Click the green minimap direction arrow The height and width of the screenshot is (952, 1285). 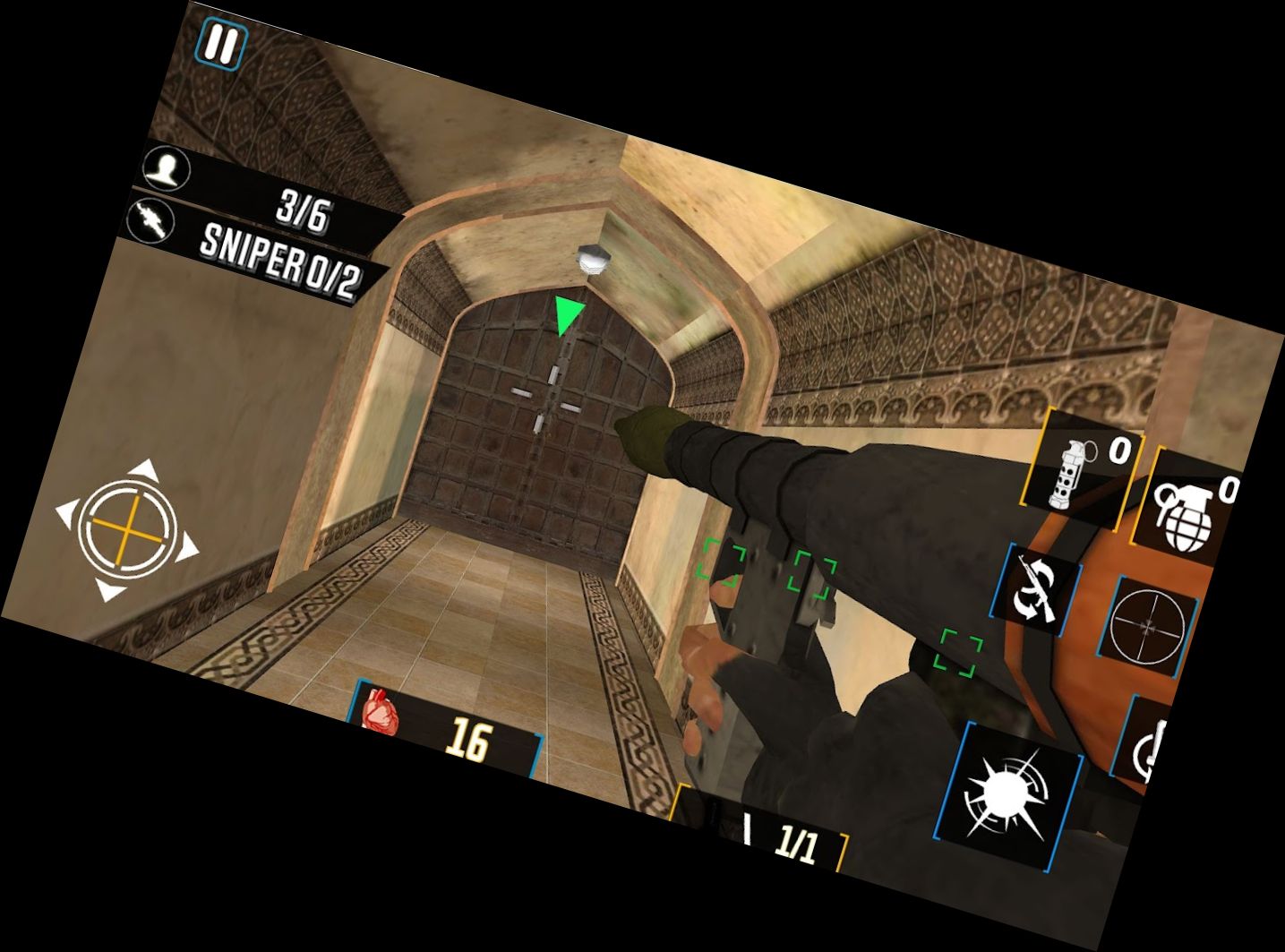pos(568,313)
